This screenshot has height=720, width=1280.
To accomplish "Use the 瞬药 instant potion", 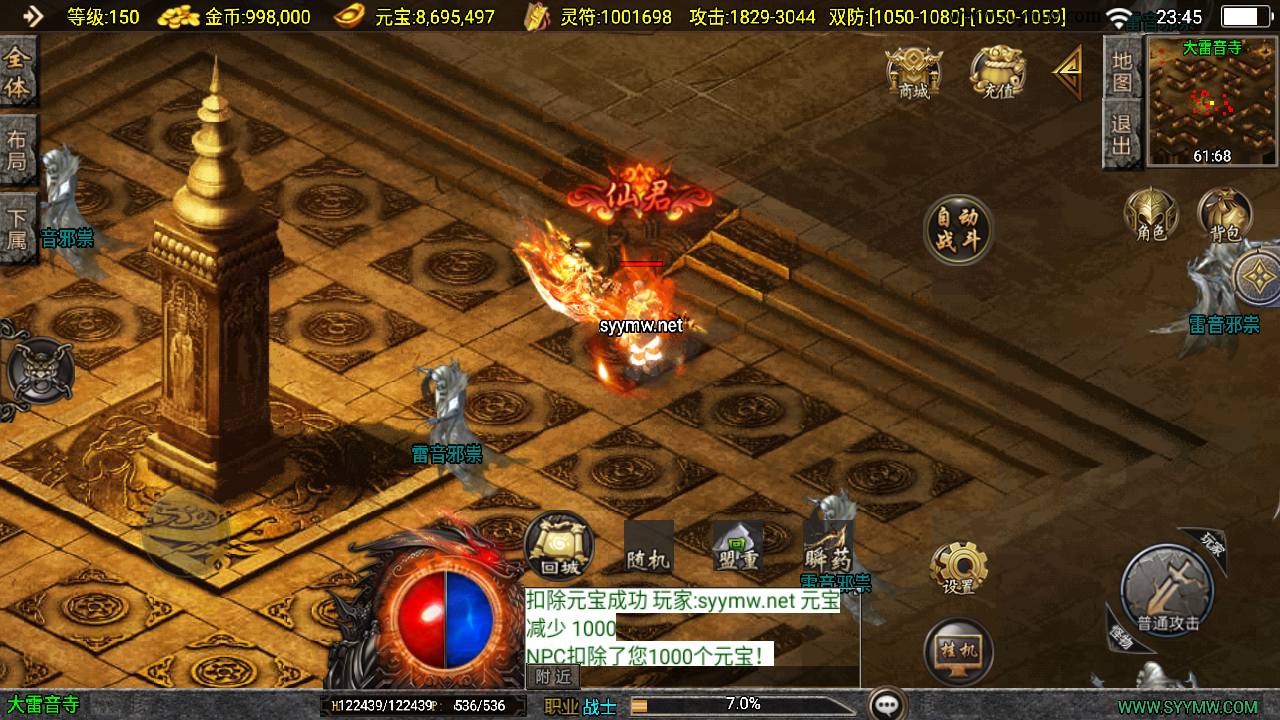I will coord(827,547).
